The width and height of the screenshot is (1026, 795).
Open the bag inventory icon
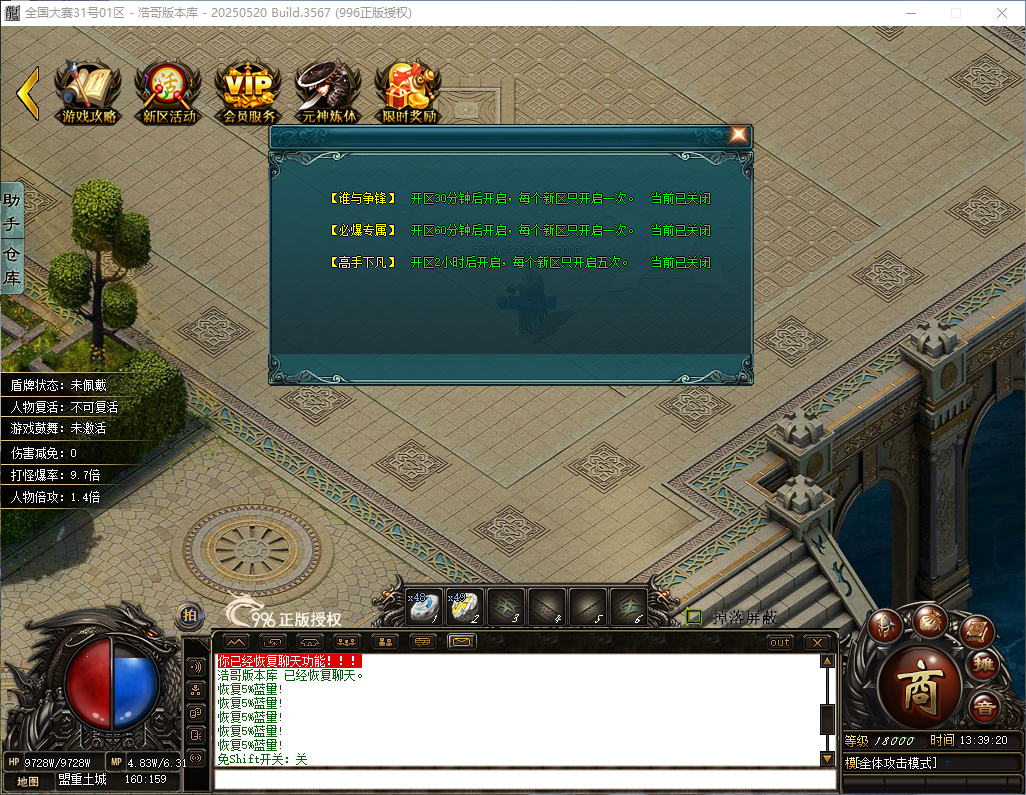(x=929, y=620)
